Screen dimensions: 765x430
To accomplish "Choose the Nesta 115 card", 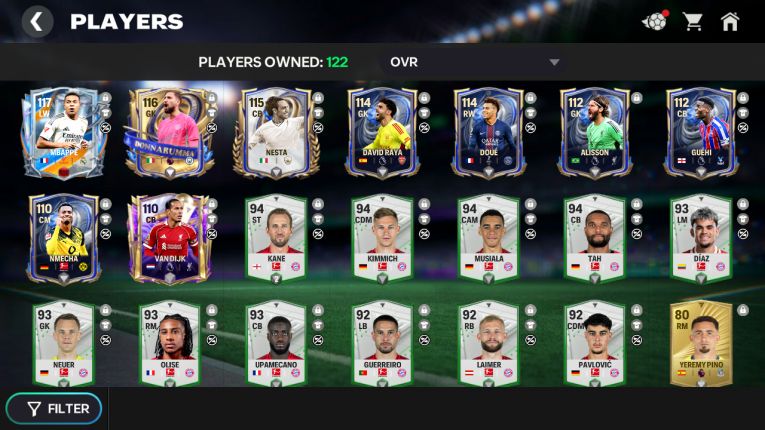I will point(275,132).
